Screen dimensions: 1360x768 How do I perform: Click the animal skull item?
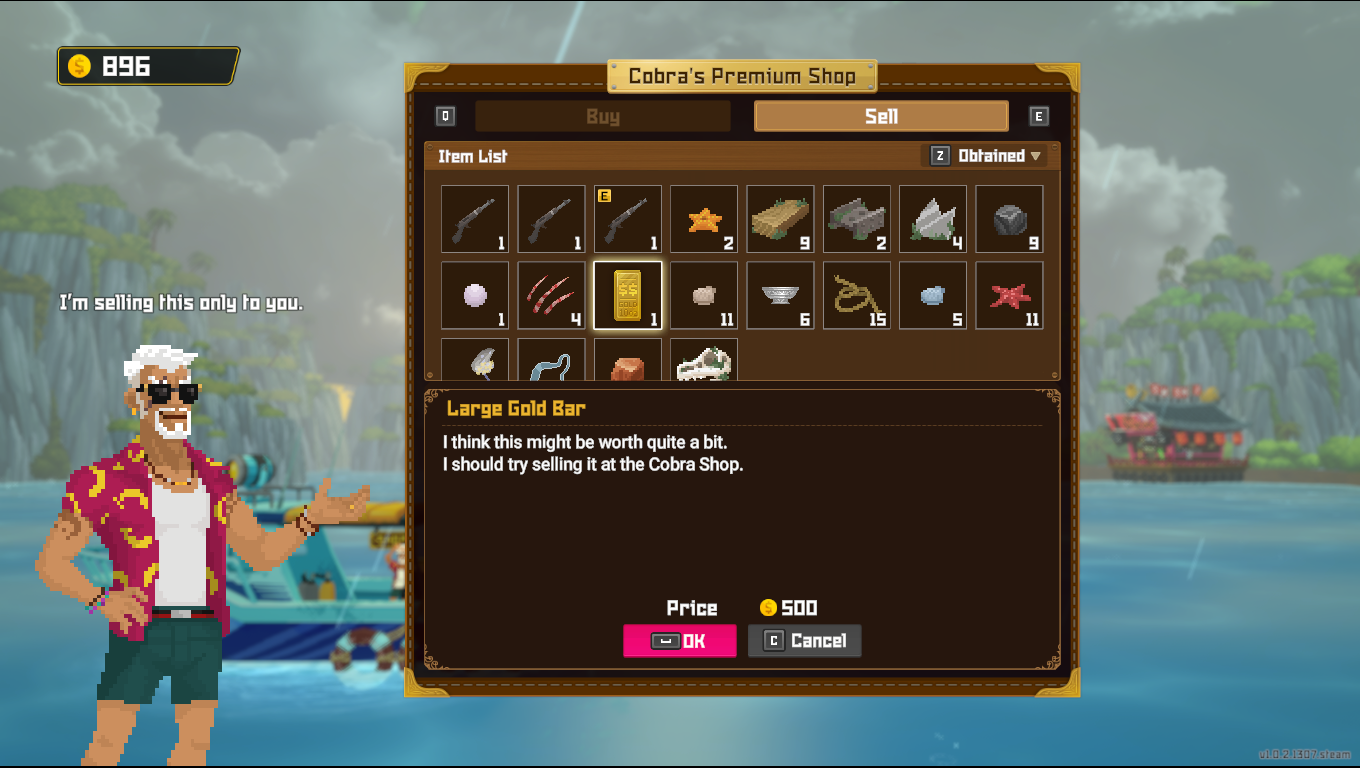coord(703,360)
